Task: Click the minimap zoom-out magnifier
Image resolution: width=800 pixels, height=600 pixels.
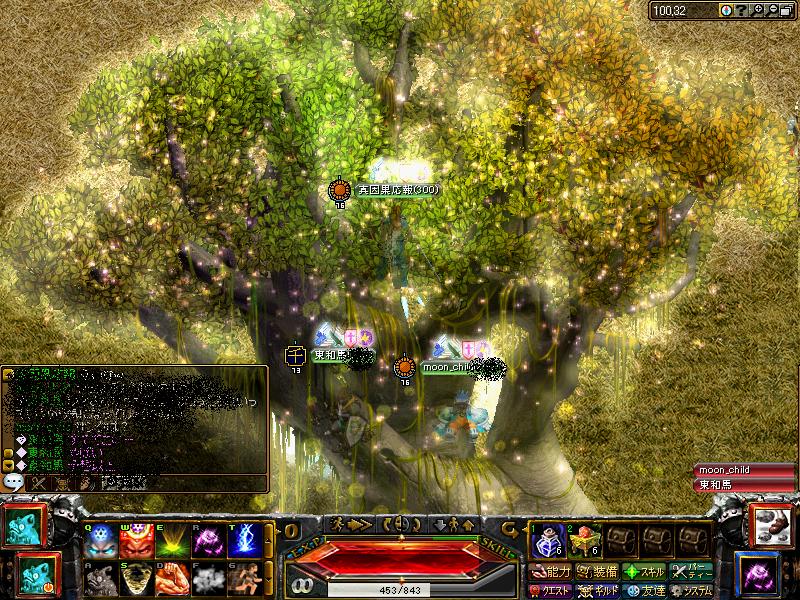Action: pos(773,10)
